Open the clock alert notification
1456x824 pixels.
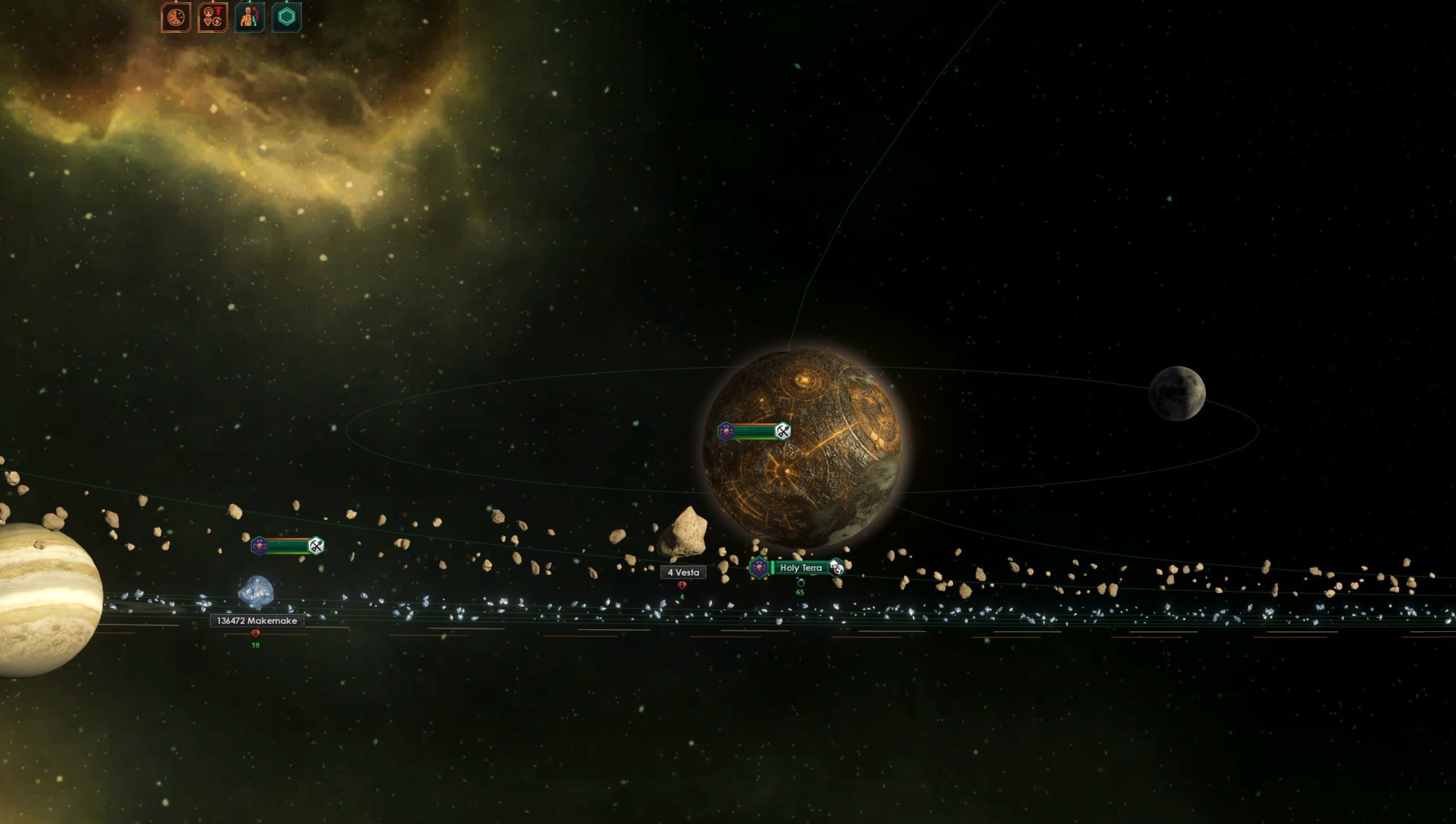pyautogui.click(x=176, y=17)
